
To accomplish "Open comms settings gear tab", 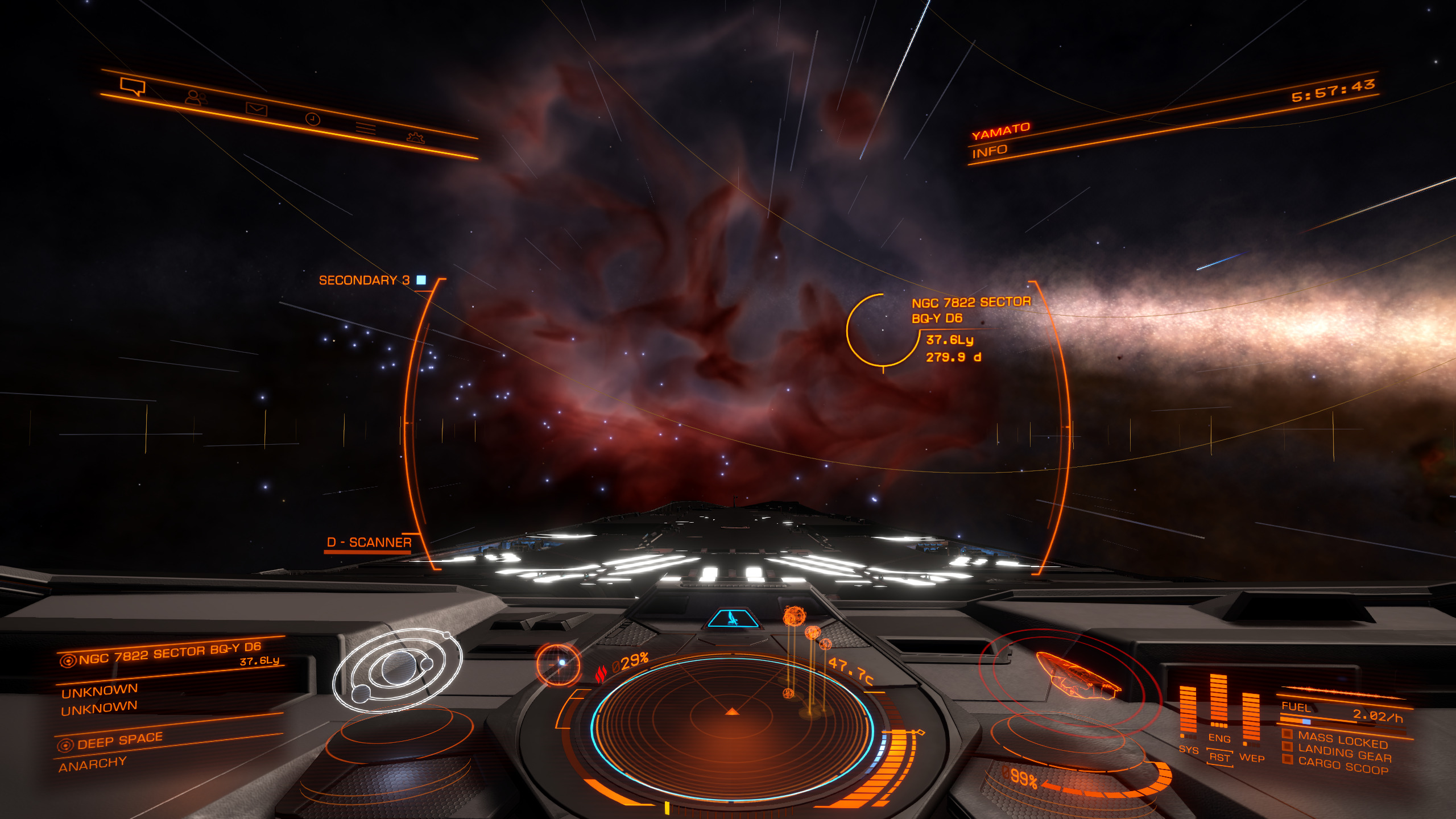I will click(x=416, y=138).
